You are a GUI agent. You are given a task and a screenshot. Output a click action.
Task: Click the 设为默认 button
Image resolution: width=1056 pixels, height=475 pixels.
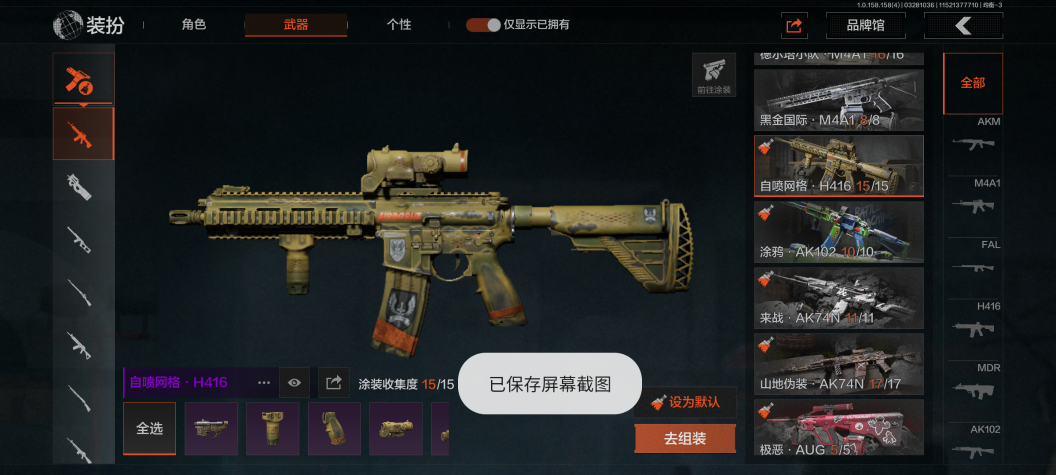(685, 402)
